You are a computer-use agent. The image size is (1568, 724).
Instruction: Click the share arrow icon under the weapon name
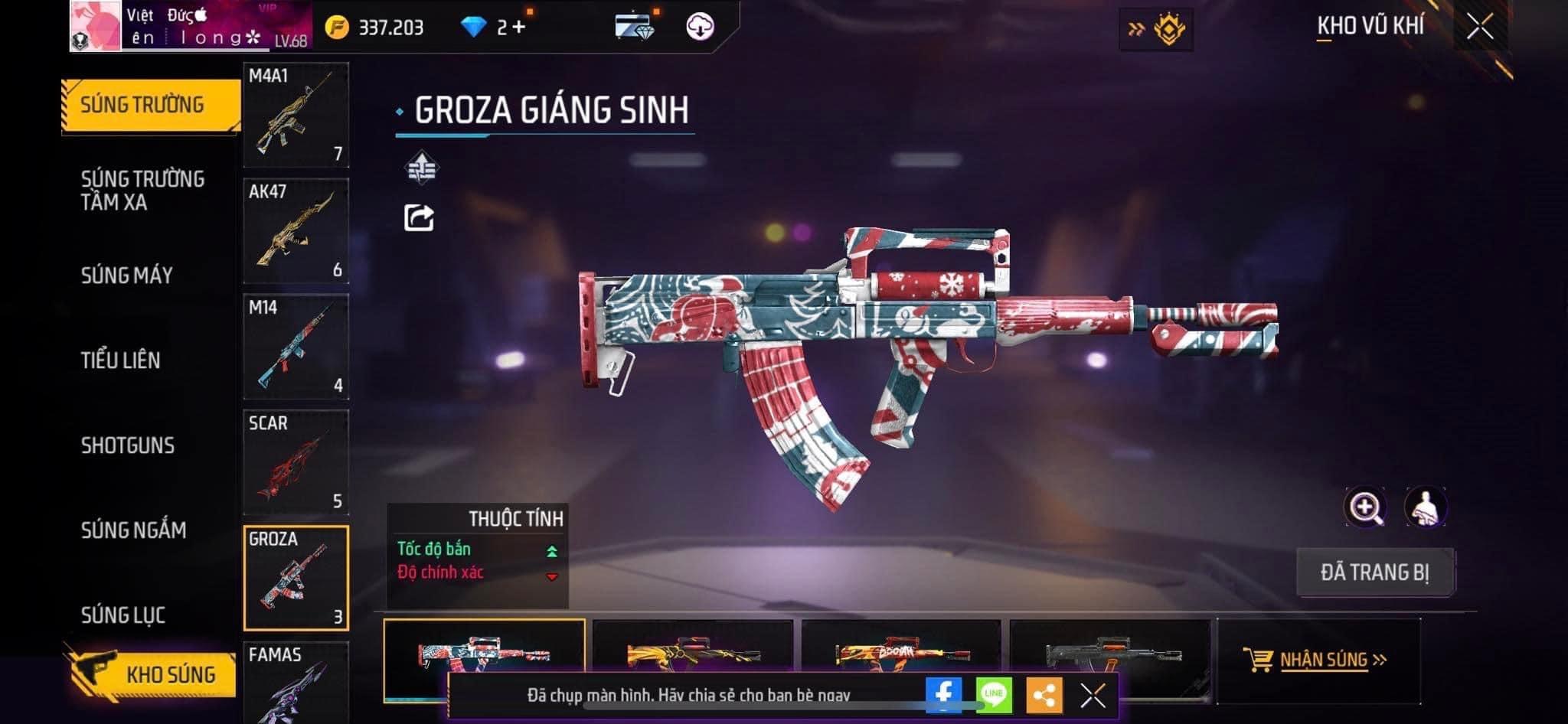[x=419, y=218]
